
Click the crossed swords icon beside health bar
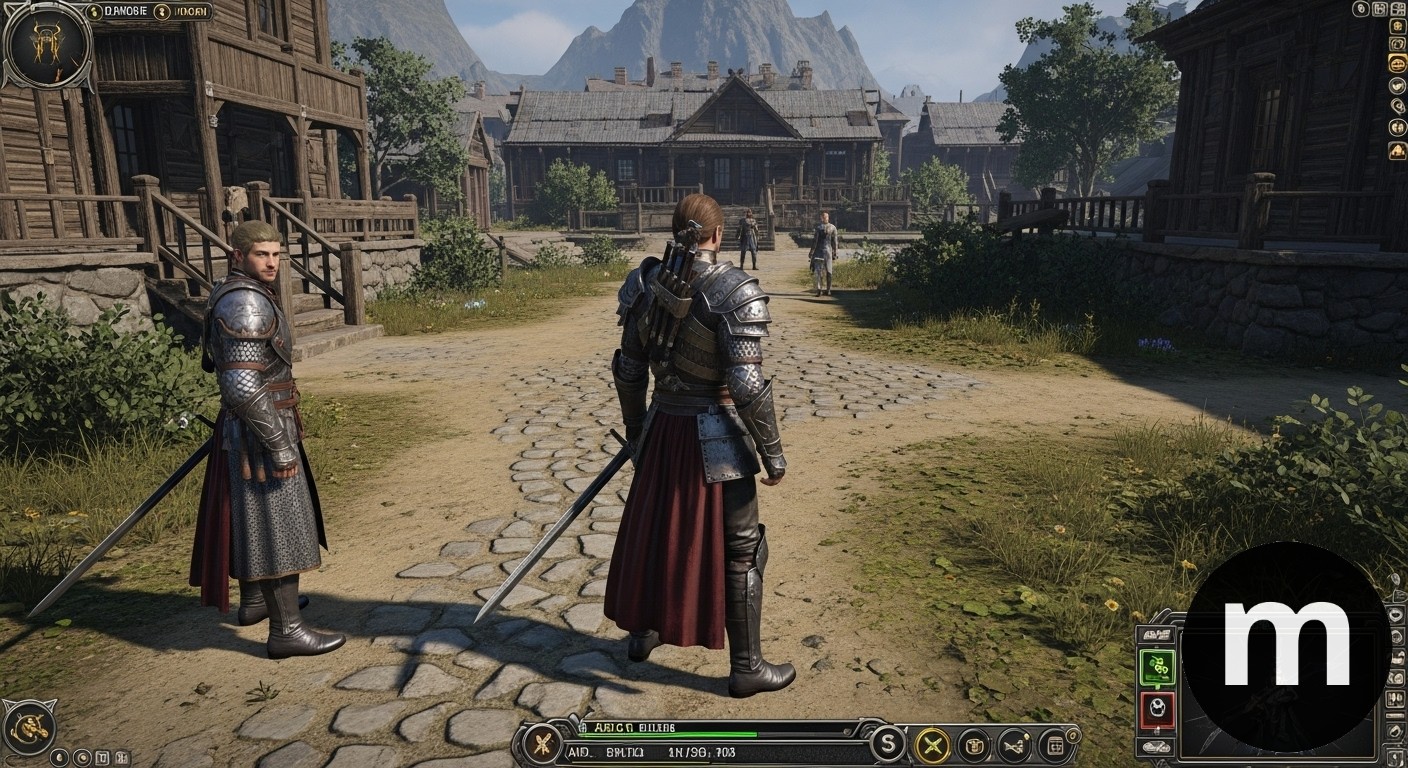542,743
